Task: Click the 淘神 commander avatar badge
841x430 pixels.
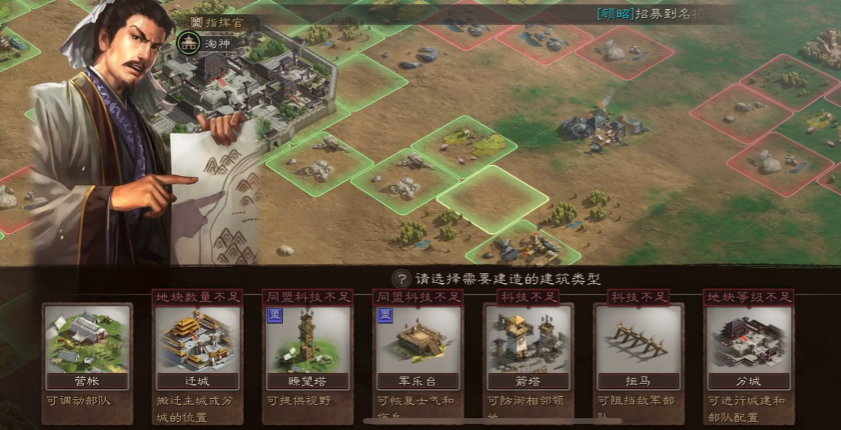Action: (x=186, y=43)
